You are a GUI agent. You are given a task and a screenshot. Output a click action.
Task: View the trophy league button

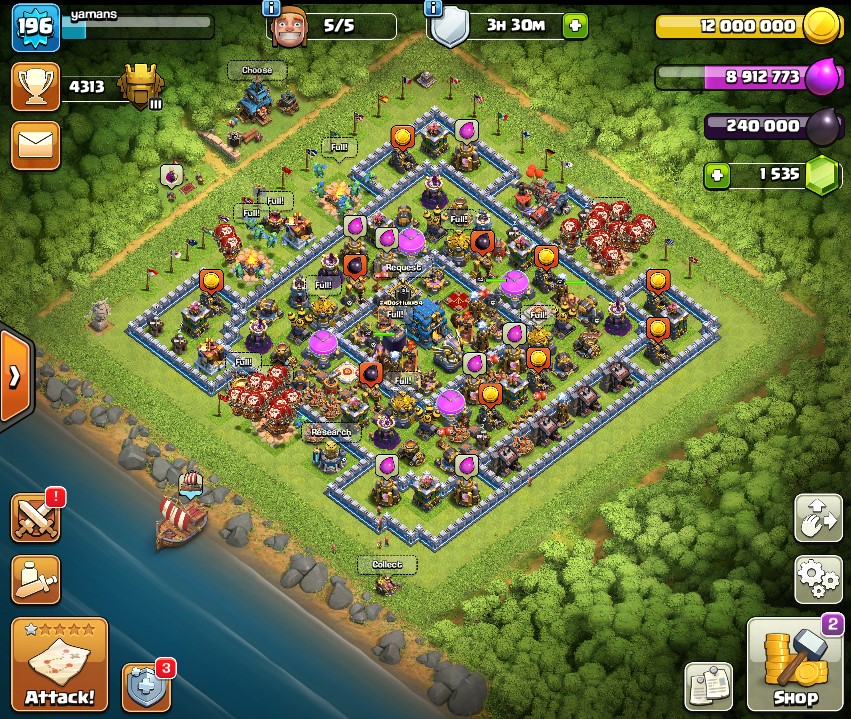[35, 87]
